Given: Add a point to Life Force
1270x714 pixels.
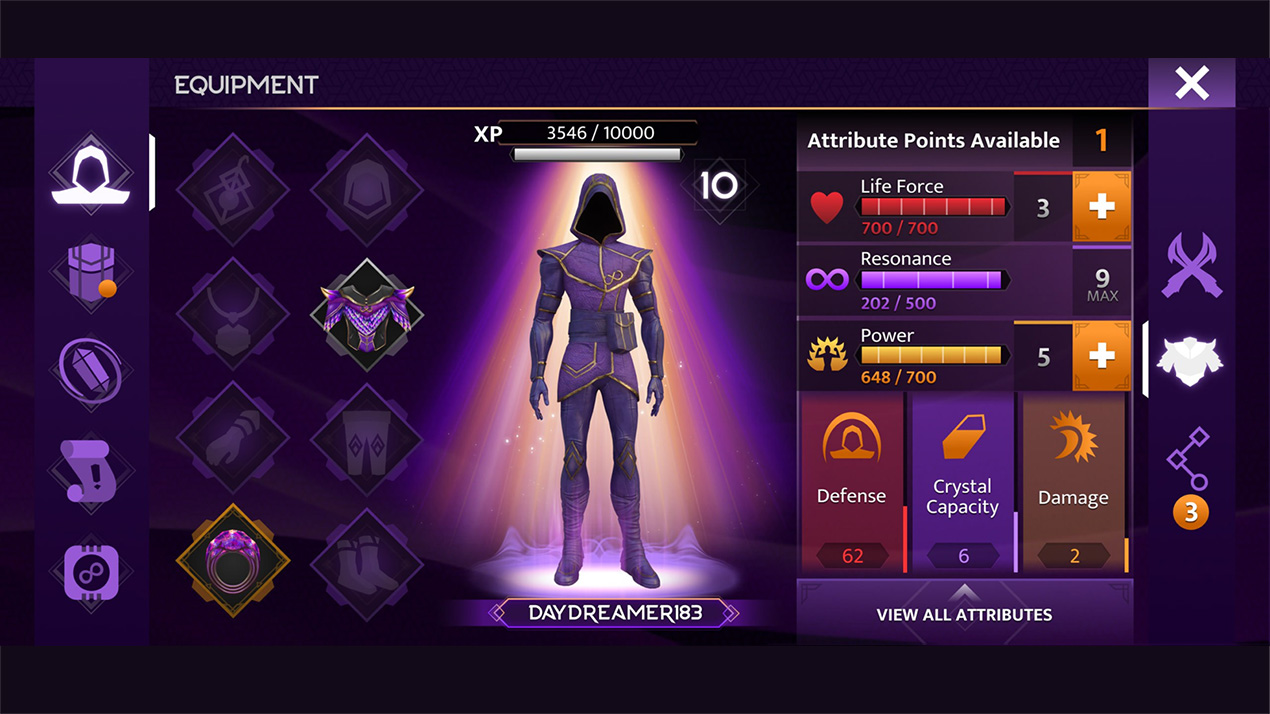Looking at the screenshot, I should coord(1101,207).
